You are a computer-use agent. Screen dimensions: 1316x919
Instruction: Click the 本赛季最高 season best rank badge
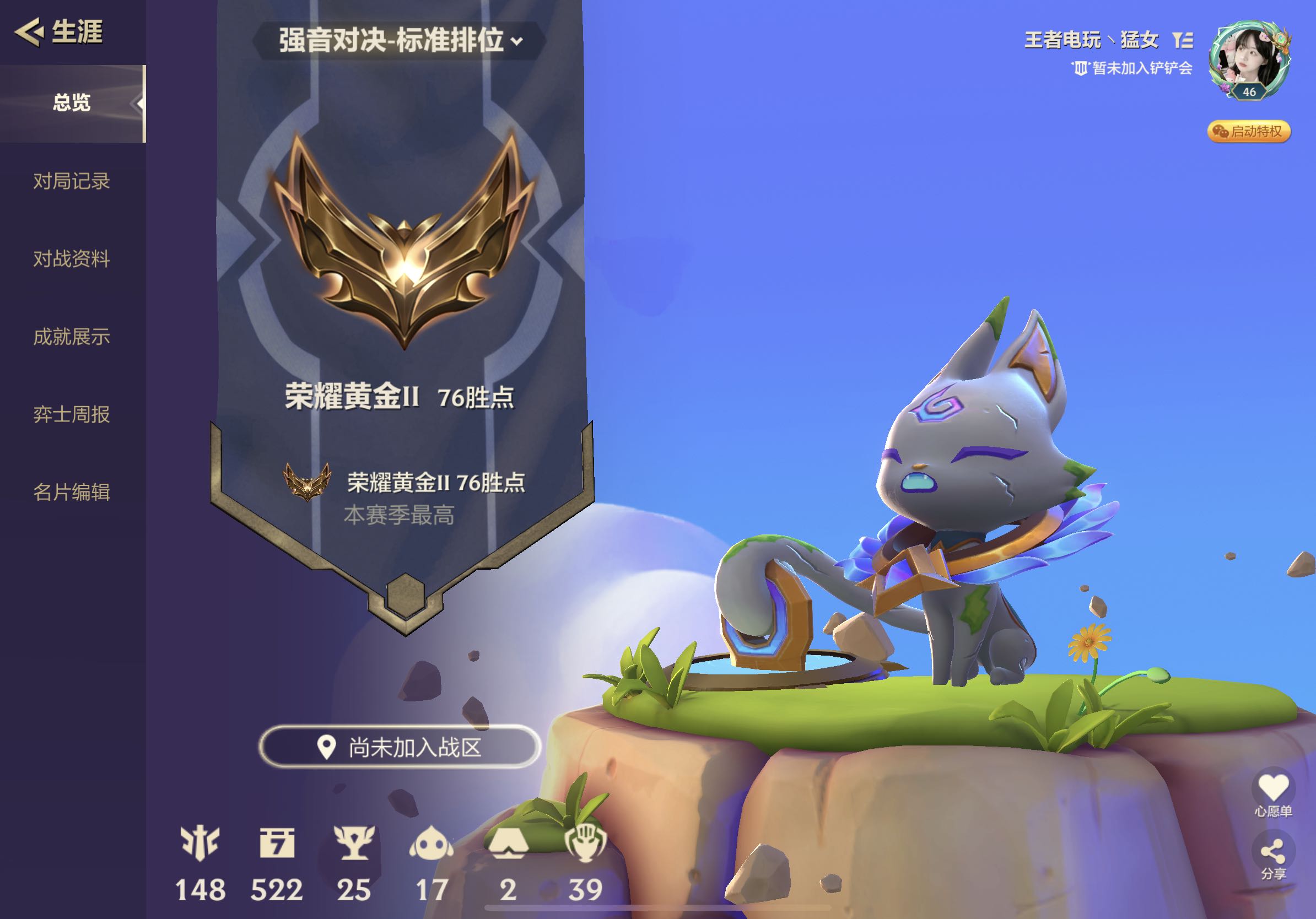pyautogui.click(x=308, y=482)
